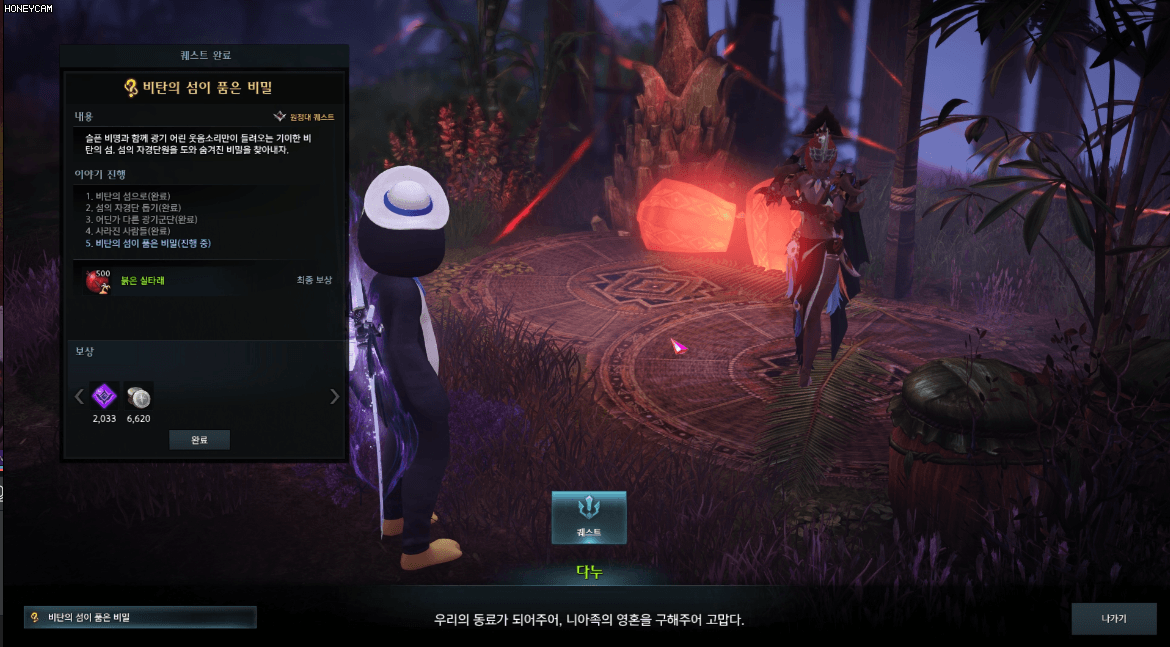Inspect the 붉은 실타래 final reward icon

(97, 280)
